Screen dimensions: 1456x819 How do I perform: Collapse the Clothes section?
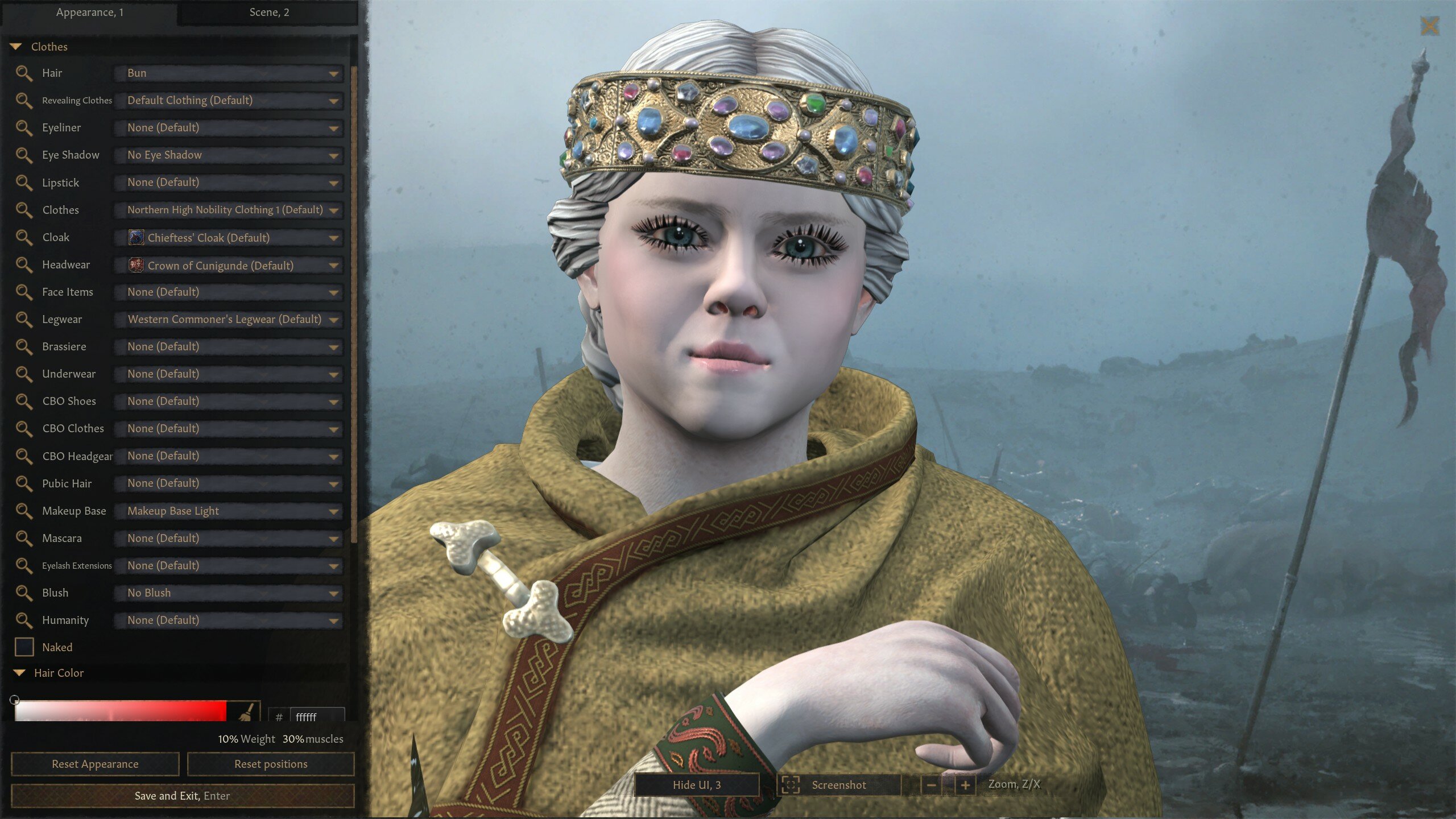click(17, 47)
